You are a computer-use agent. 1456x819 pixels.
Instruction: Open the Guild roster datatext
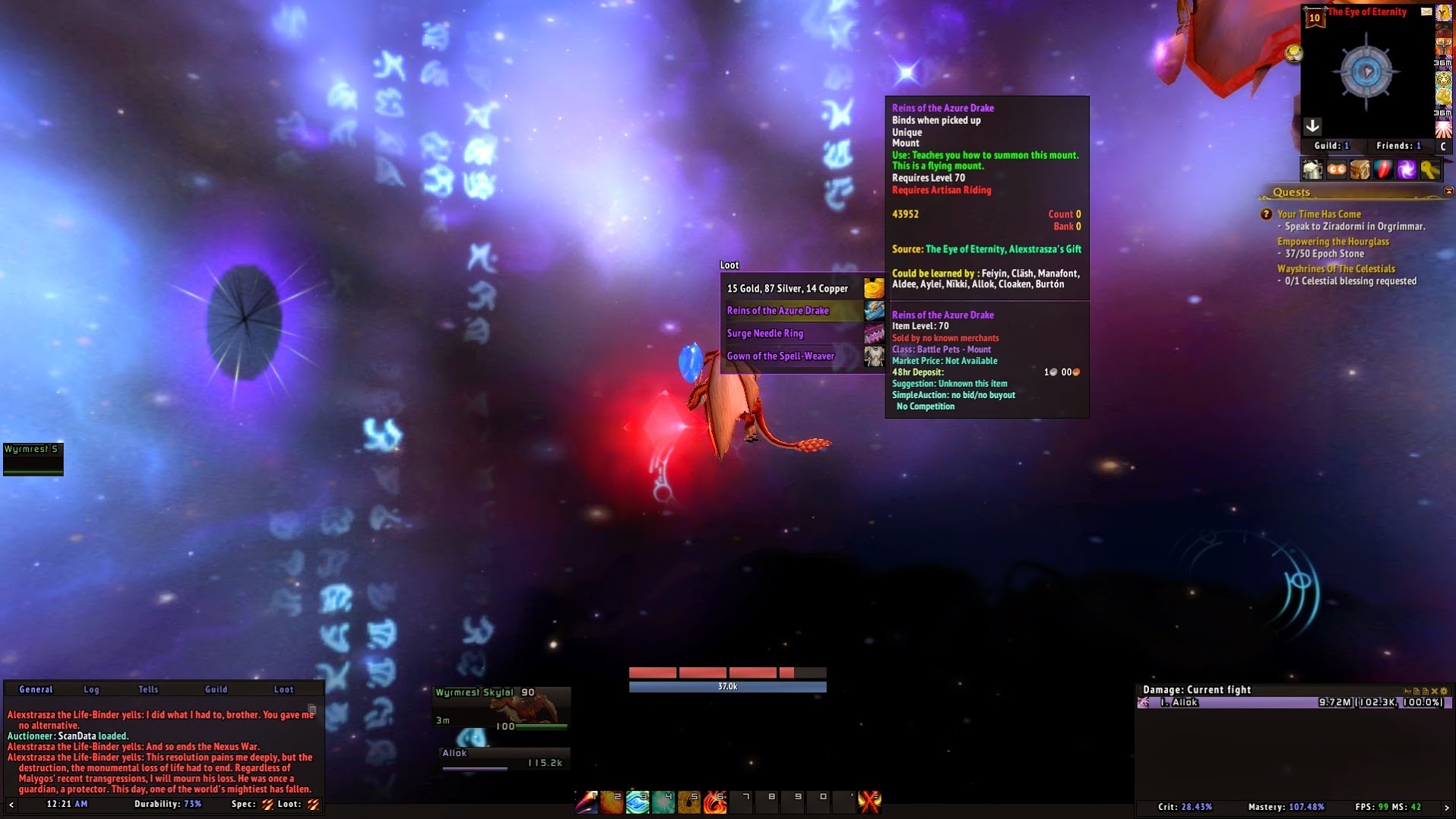[x=1331, y=146]
